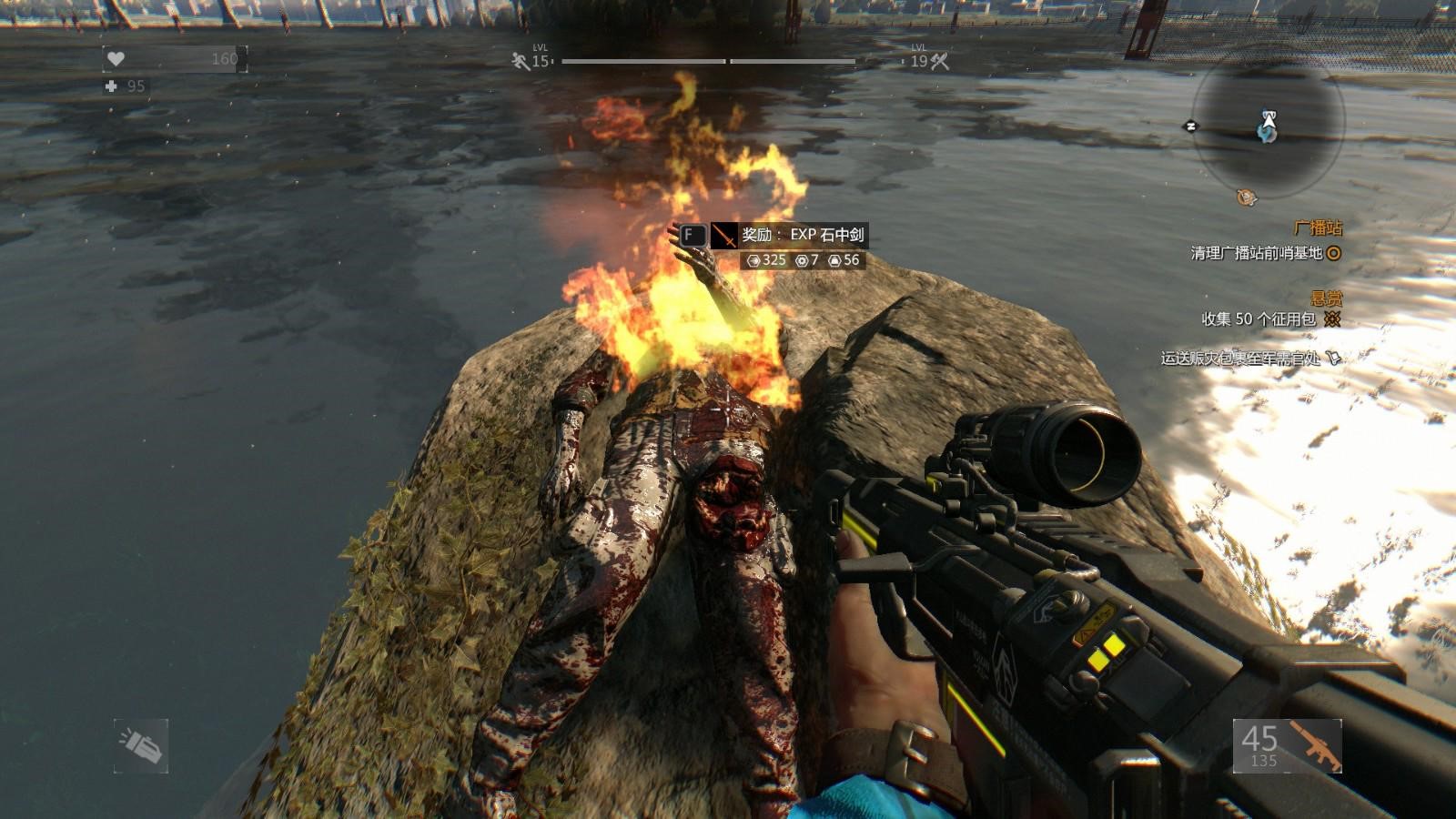Select the 石中剑 sword reward icon
The image size is (1456, 819).
click(x=723, y=236)
